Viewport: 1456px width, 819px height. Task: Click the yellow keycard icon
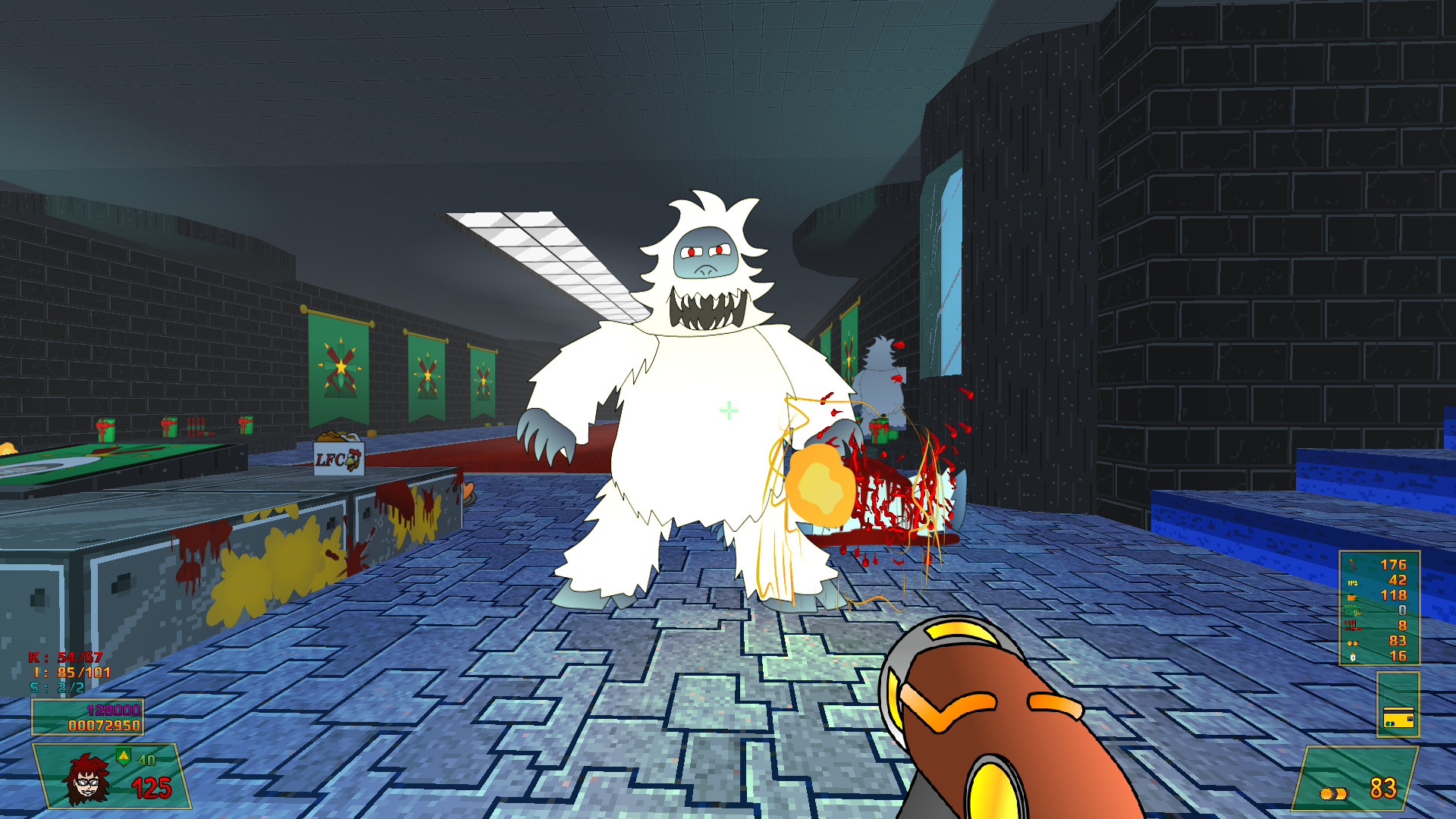click(1398, 717)
